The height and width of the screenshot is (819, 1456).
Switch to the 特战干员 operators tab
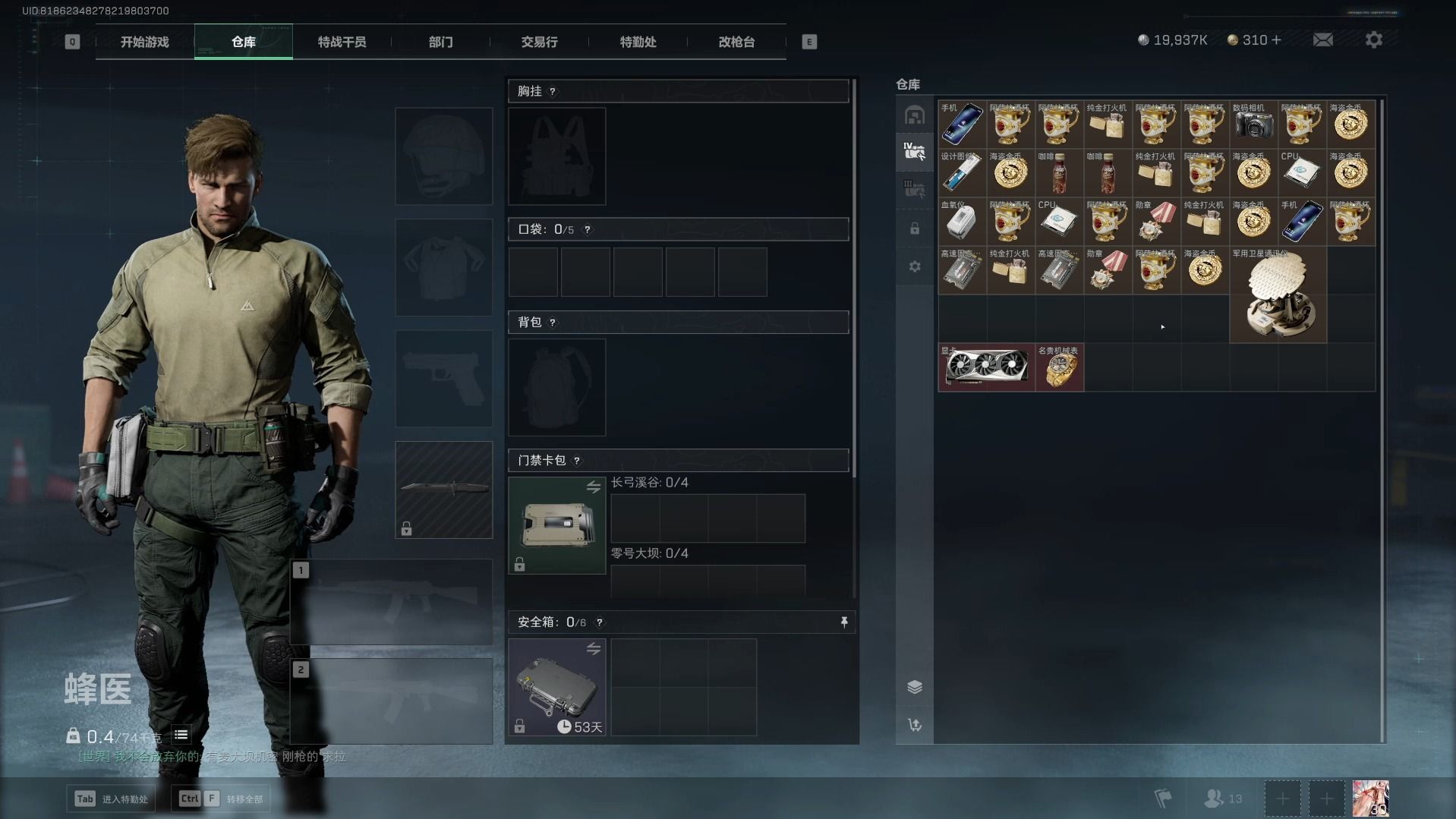point(342,43)
